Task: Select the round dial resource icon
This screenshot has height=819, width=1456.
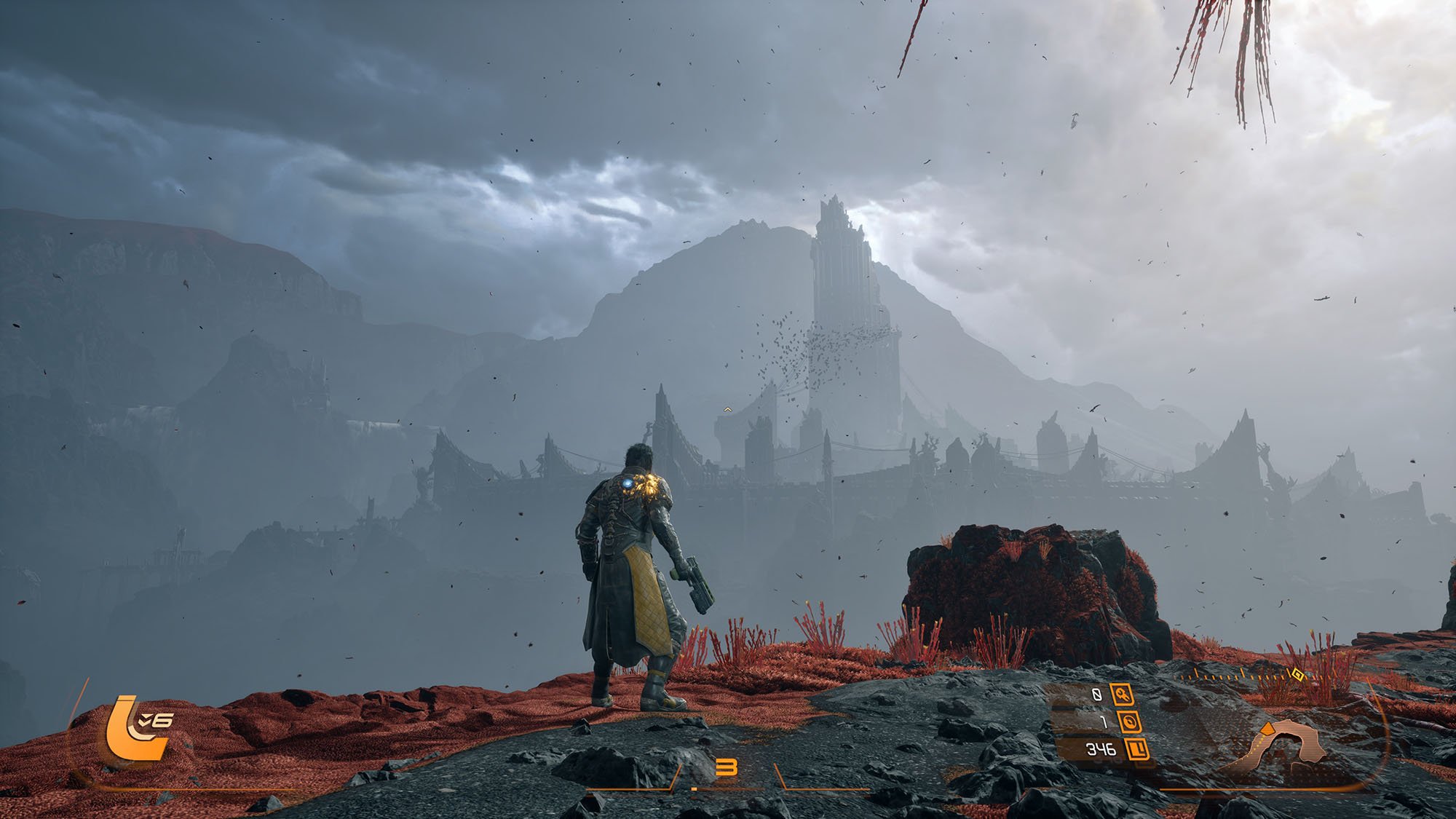Action: tap(1130, 721)
